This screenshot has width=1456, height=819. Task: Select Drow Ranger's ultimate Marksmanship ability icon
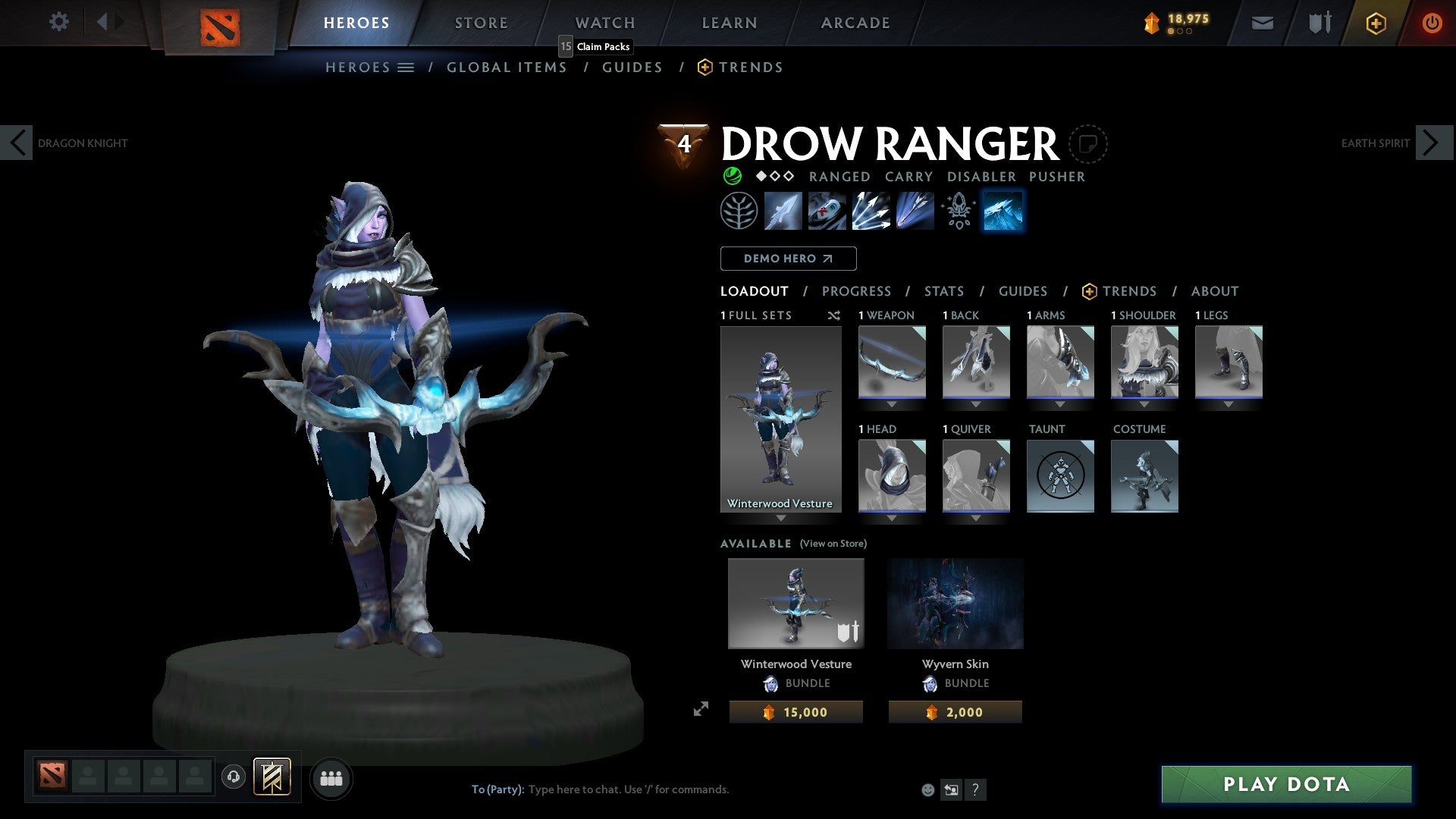click(x=915, y=211)
